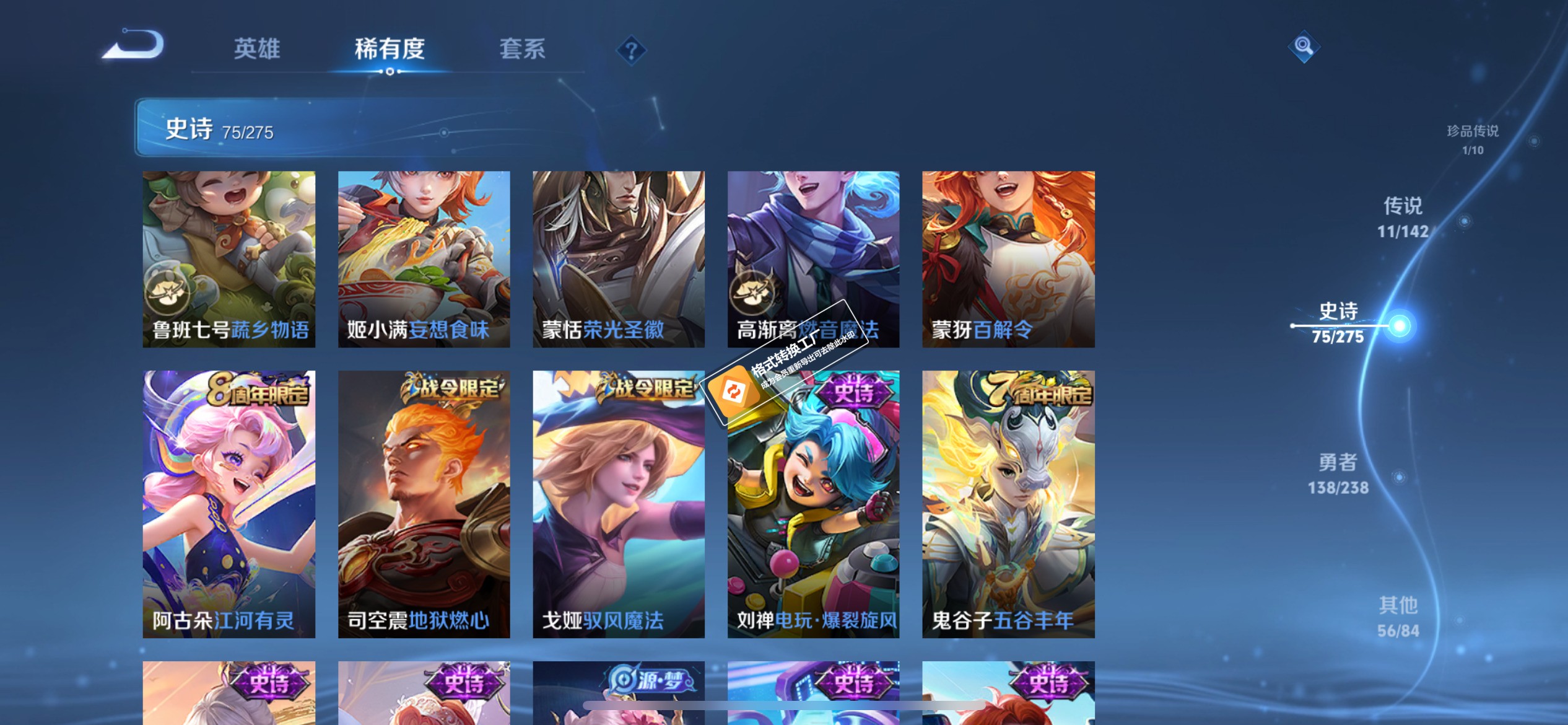
Task: Select the 稀有度 tab
Action: tap(390, 49)
